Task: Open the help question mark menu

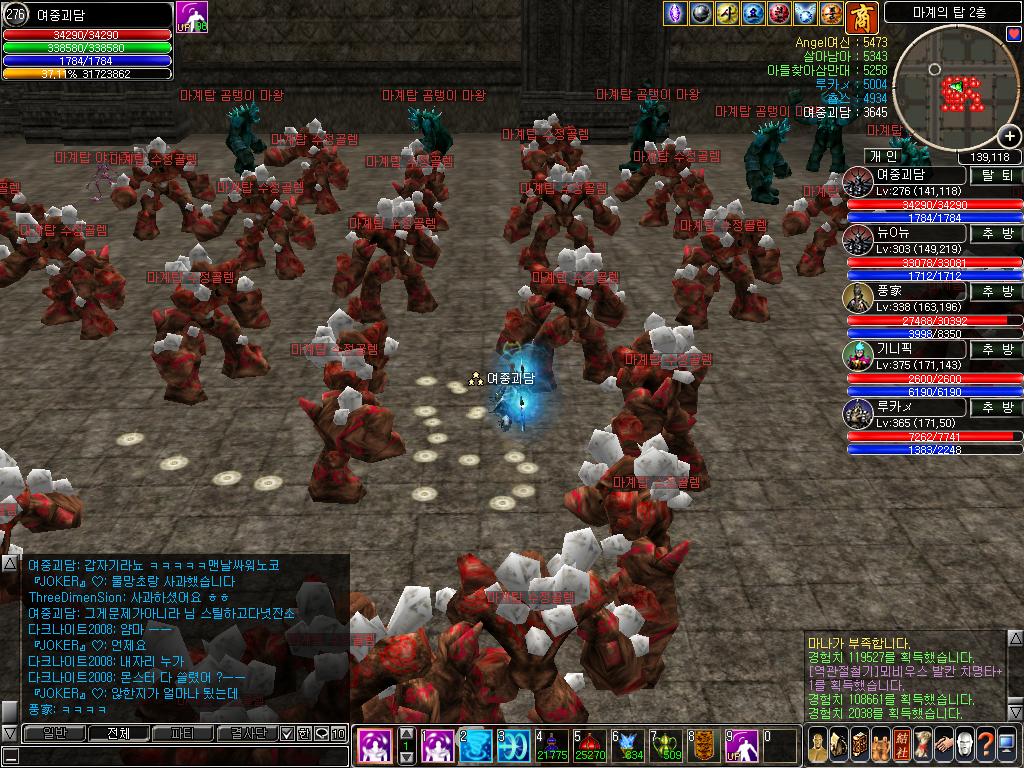Action: point(986,745)
